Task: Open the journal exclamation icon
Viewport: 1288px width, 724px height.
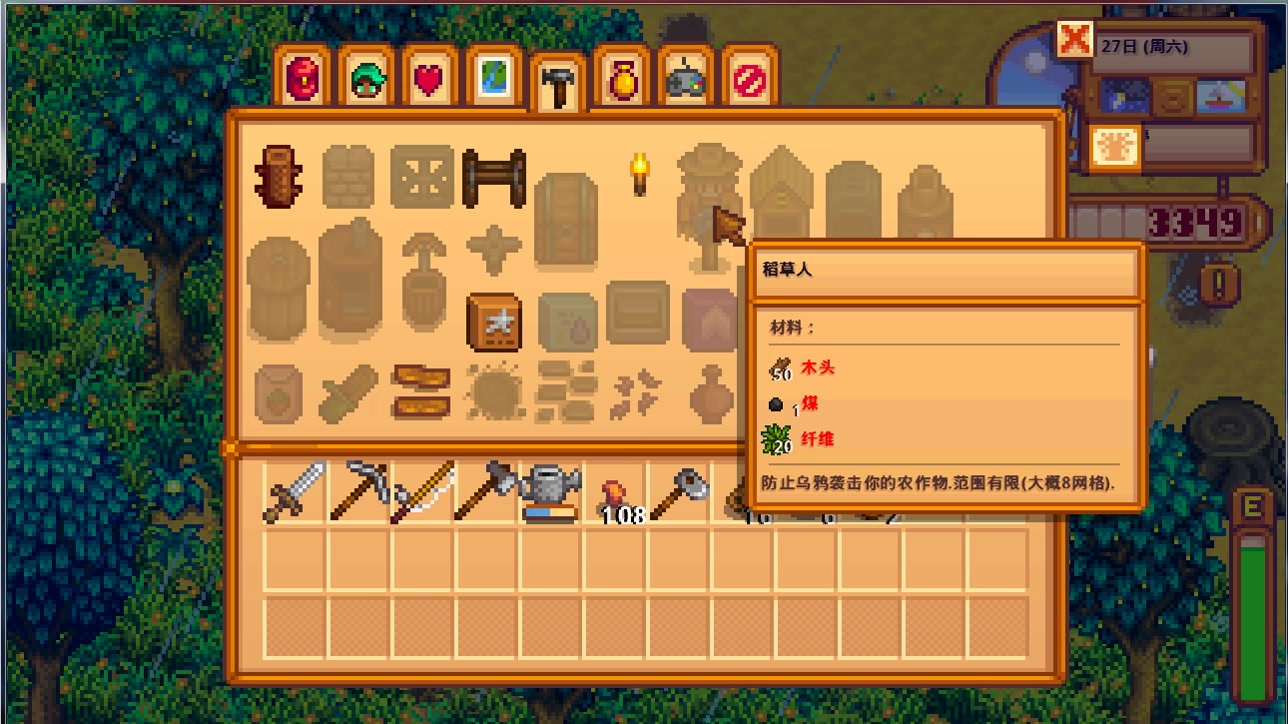Action: [x=1219, y=285]
